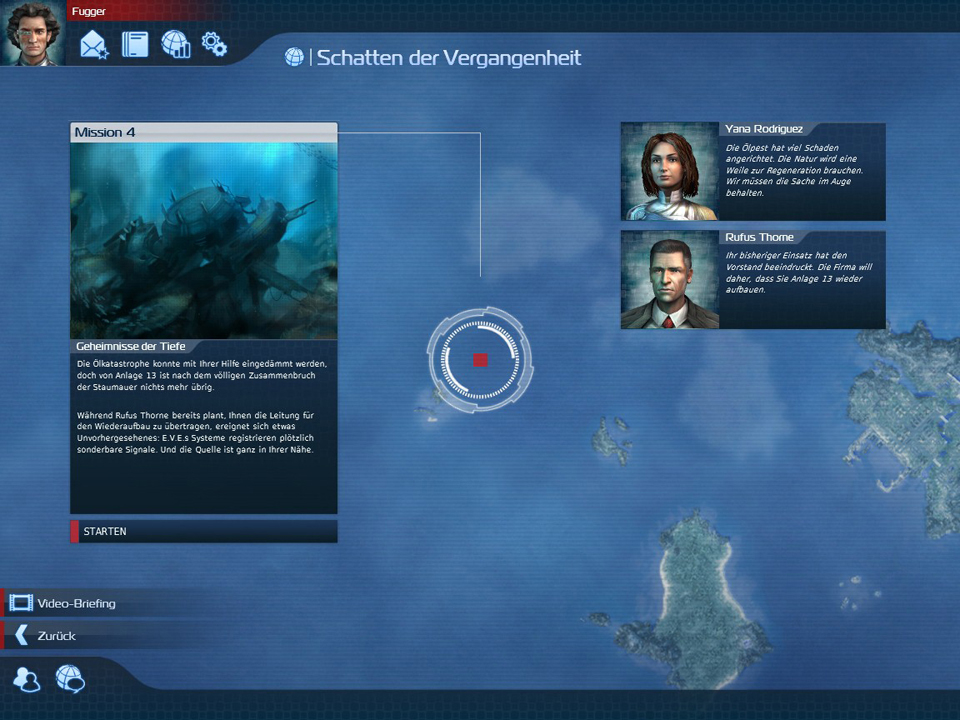Click Rufus Thorne's portrait
This screenshot has height=720, width=960.
tap(669, 280)
